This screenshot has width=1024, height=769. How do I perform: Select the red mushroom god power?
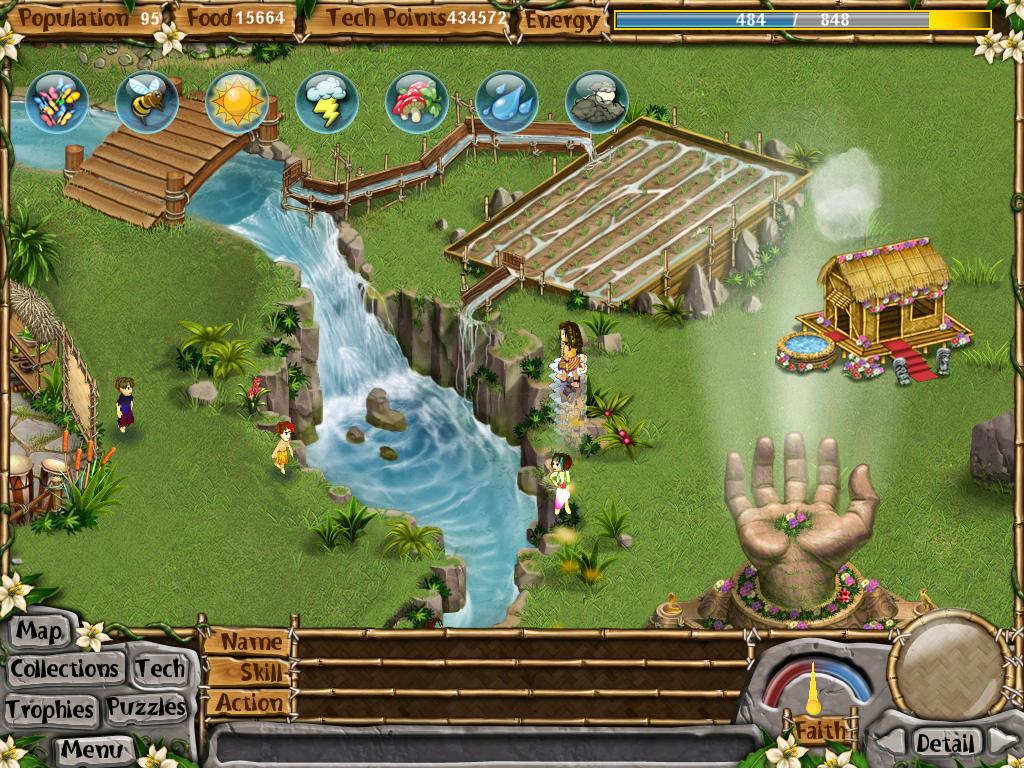417,102
